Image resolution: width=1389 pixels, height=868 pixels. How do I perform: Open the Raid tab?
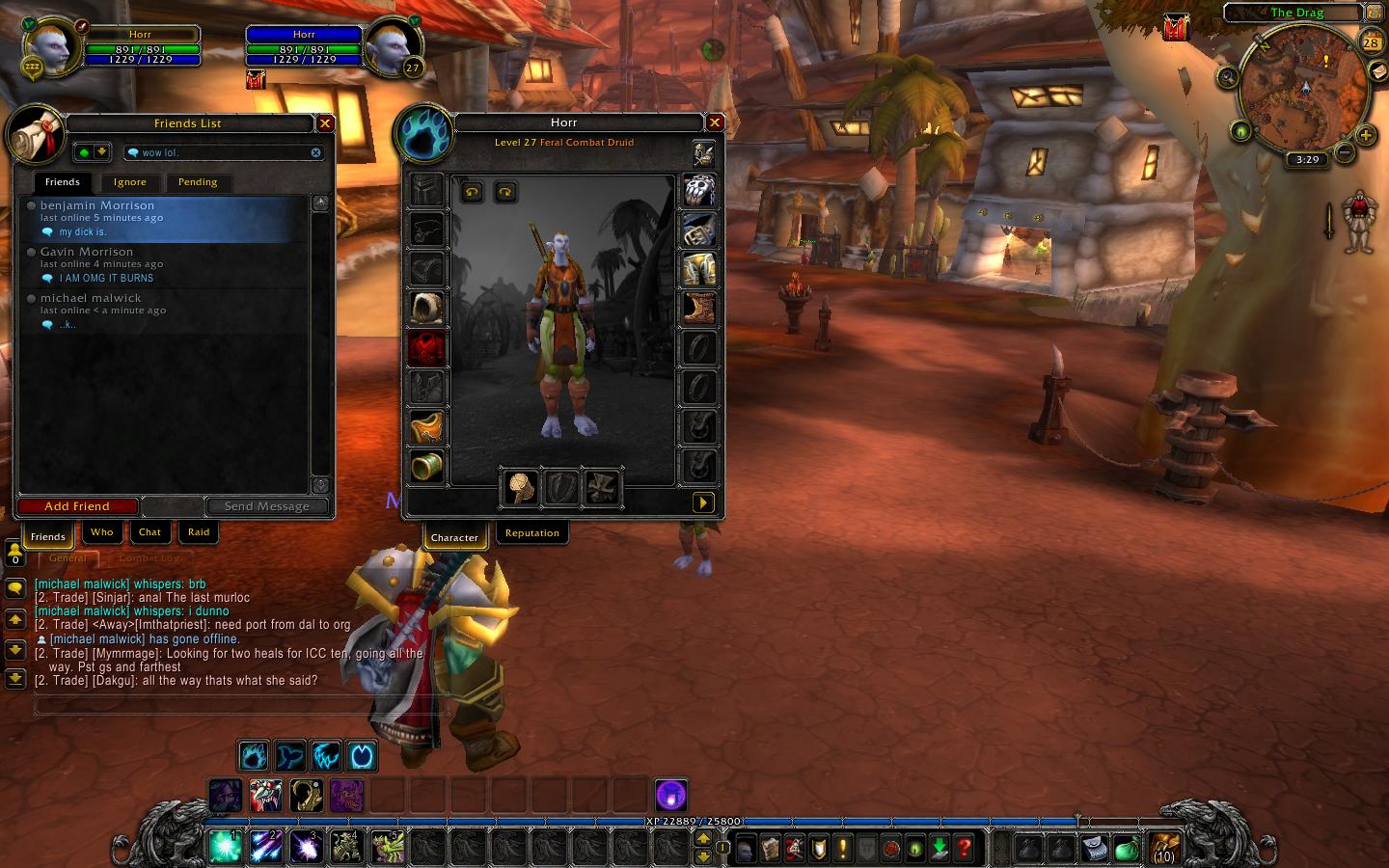tap(199, 532)
